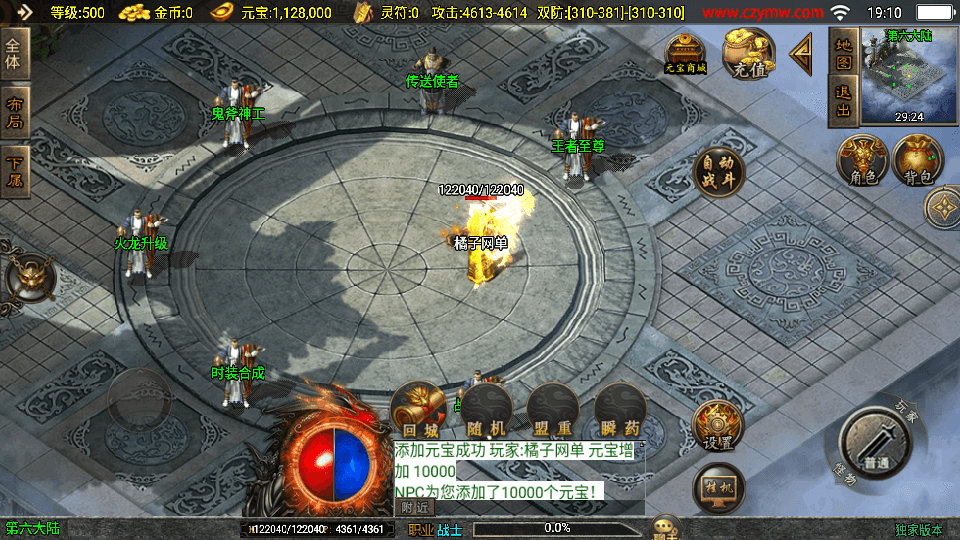Viewport: 960px width, 540px height.
Task: Open the 背包 backpack
Action: tap(918, 162)
